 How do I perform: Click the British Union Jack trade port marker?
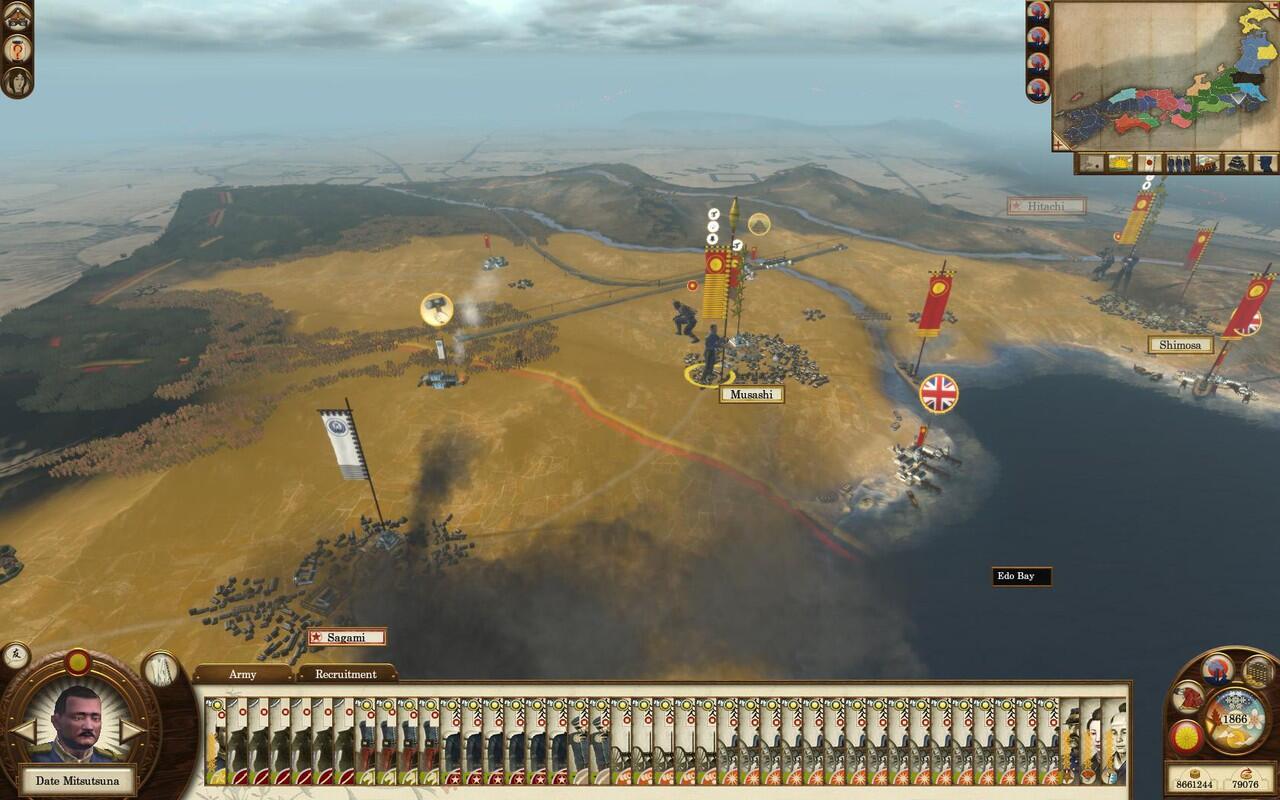[938, 393]
